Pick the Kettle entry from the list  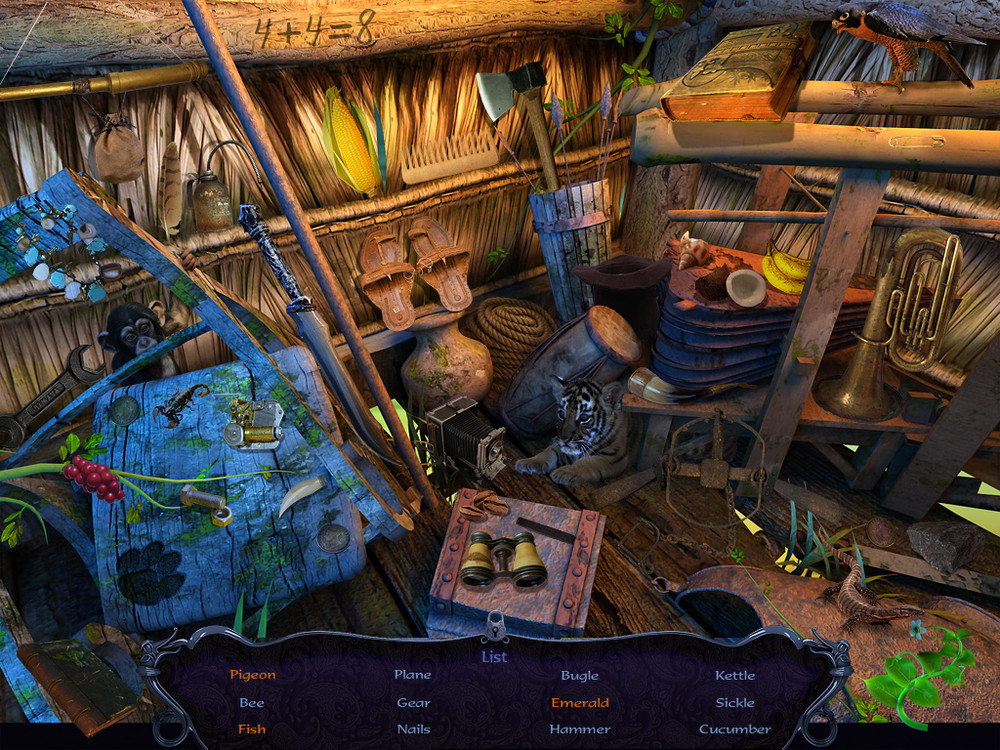[735, 675]
